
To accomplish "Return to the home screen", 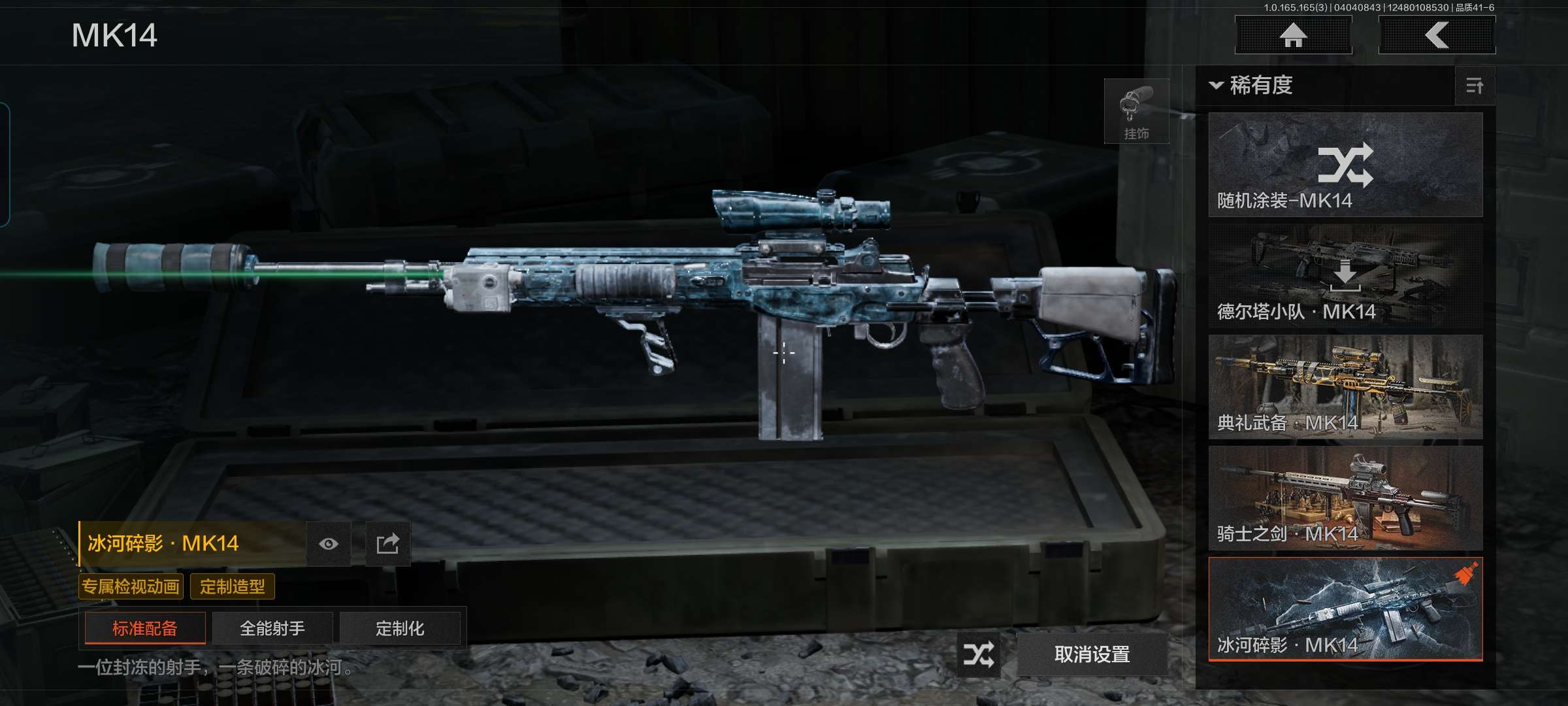I will 1293,35.
